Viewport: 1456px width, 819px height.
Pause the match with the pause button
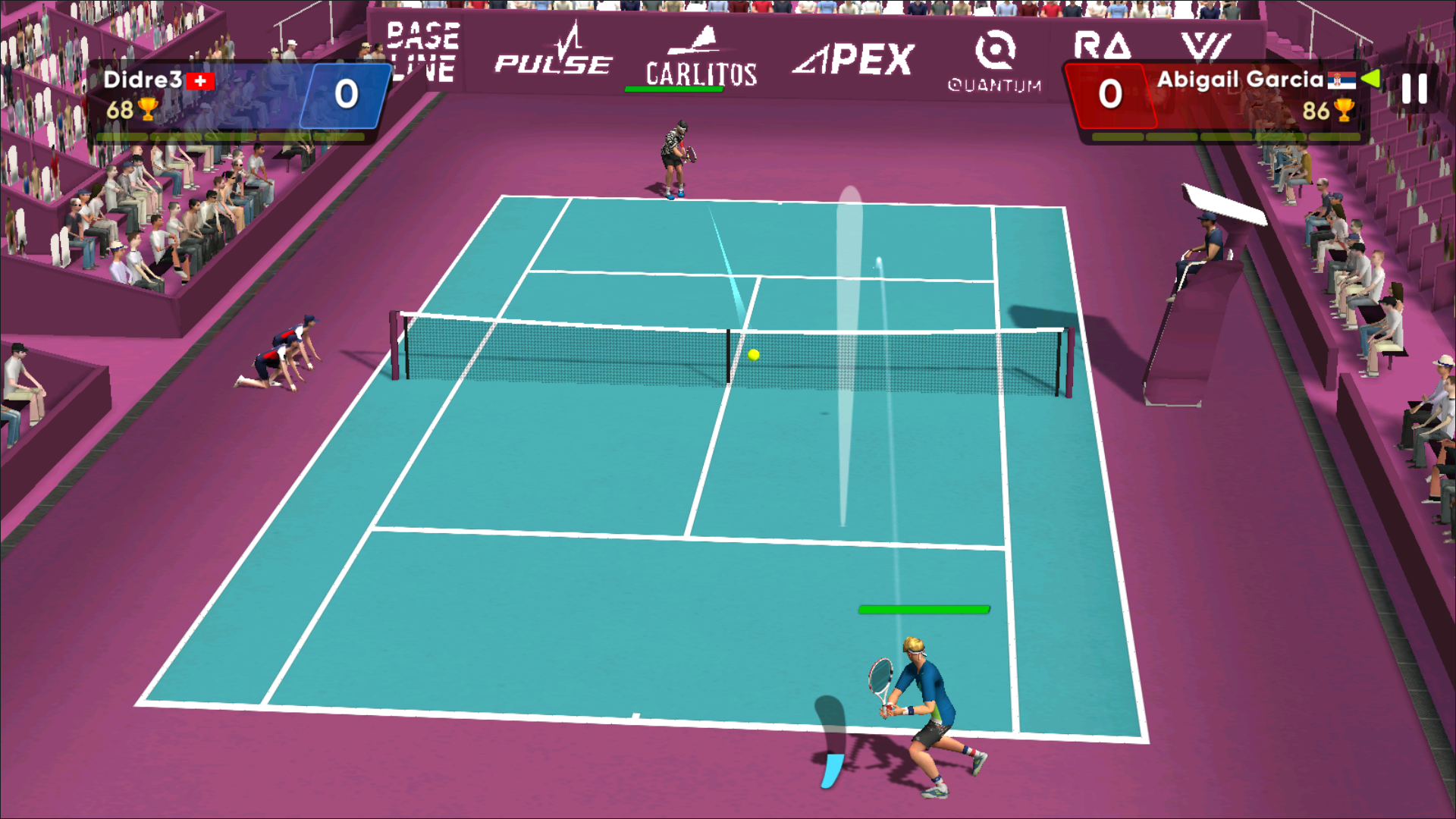coord(1414,89)
